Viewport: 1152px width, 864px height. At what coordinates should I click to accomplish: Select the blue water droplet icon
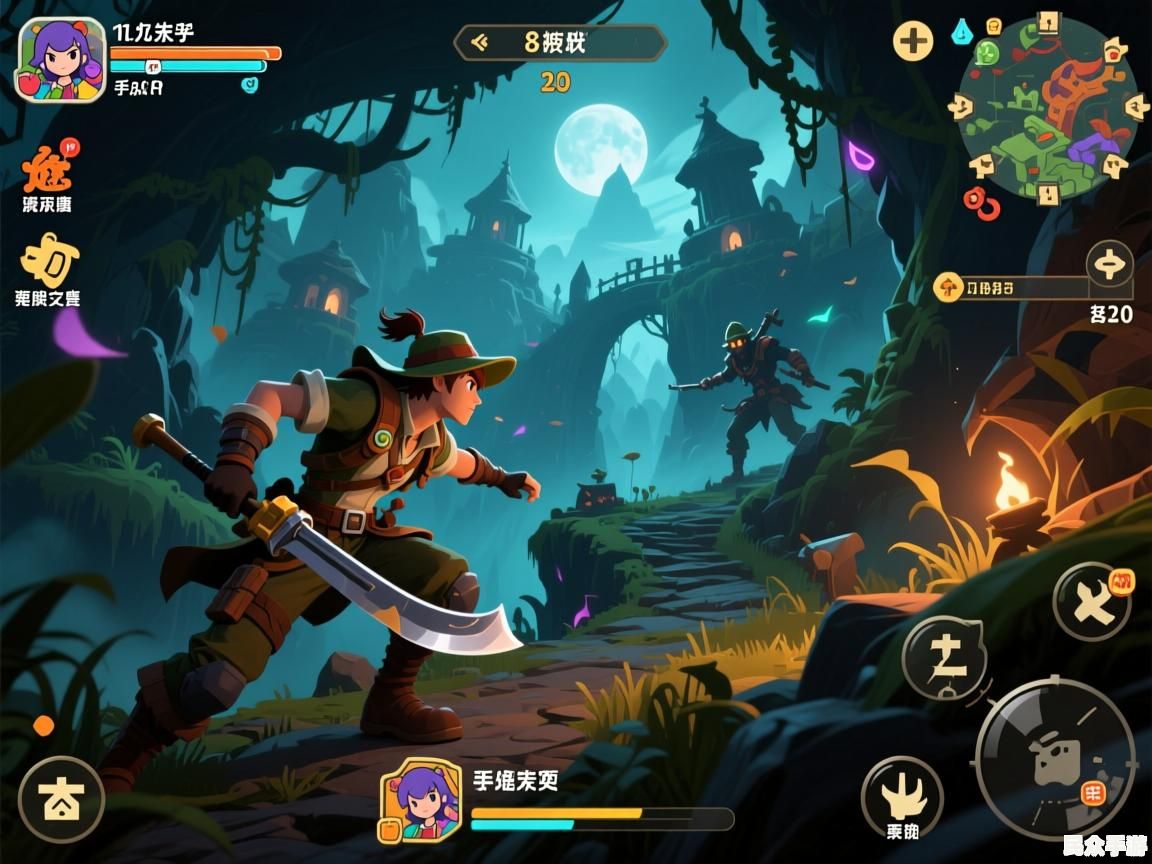(961, 31)
